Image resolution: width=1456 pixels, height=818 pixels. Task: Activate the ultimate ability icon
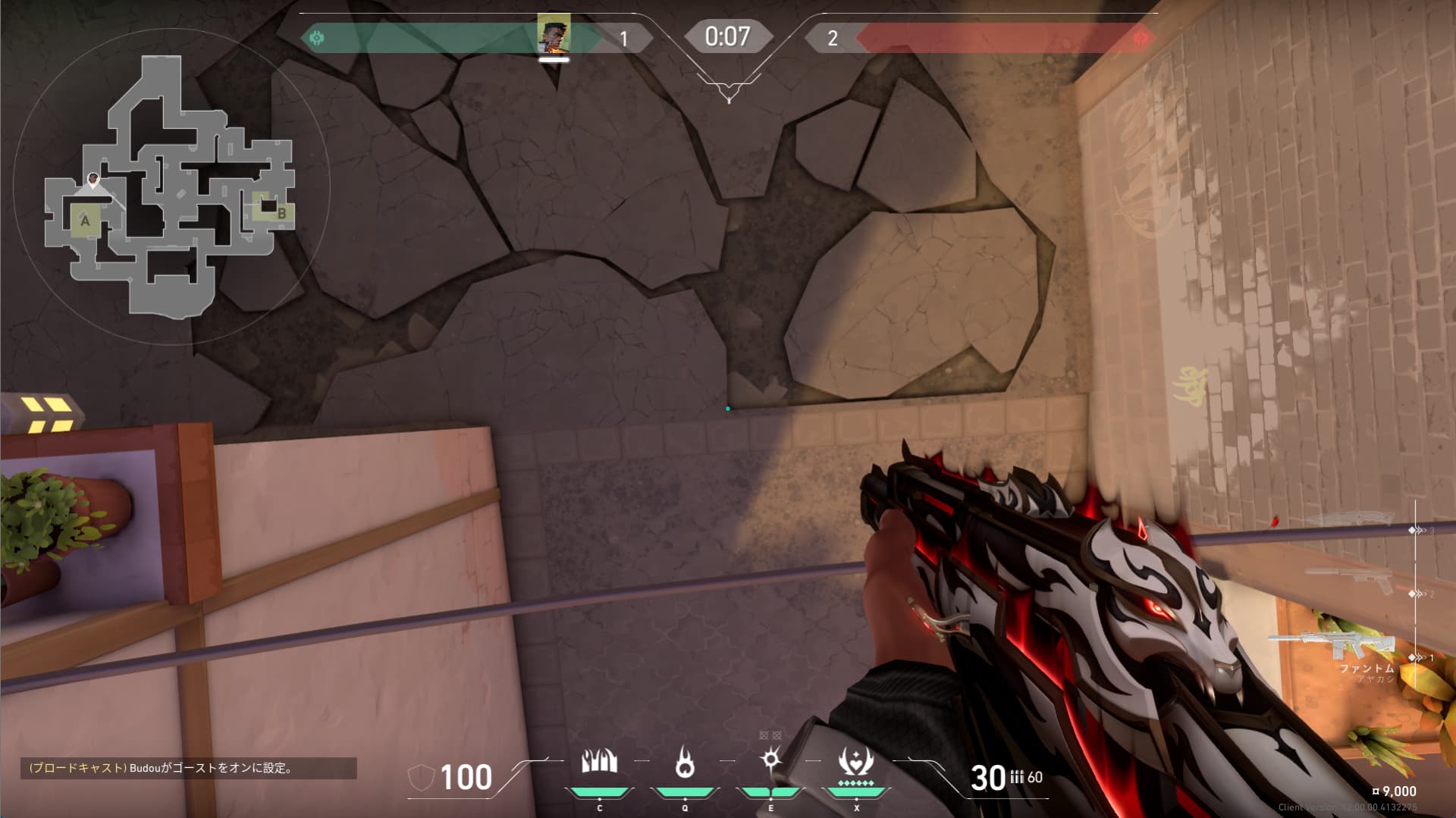(856, 763)
